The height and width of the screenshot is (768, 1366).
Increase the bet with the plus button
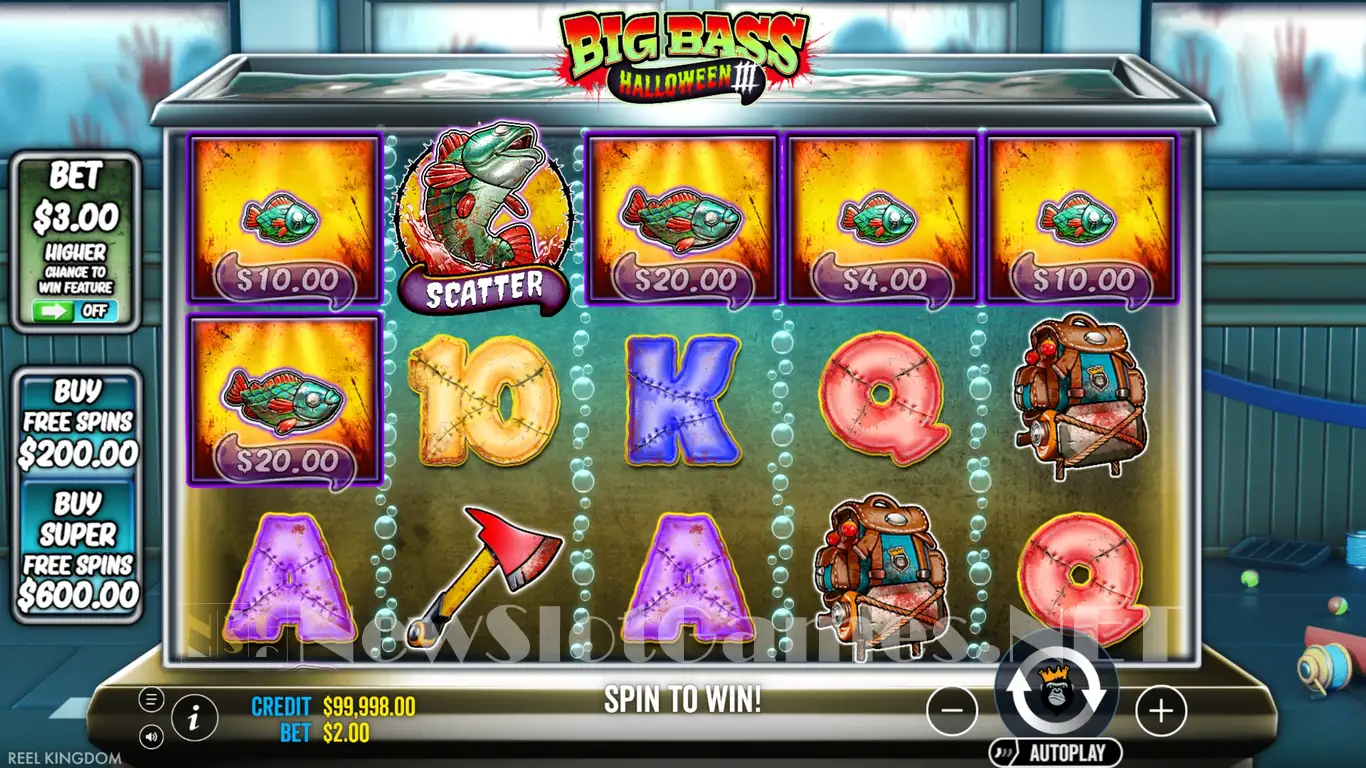pos(1161,711)
